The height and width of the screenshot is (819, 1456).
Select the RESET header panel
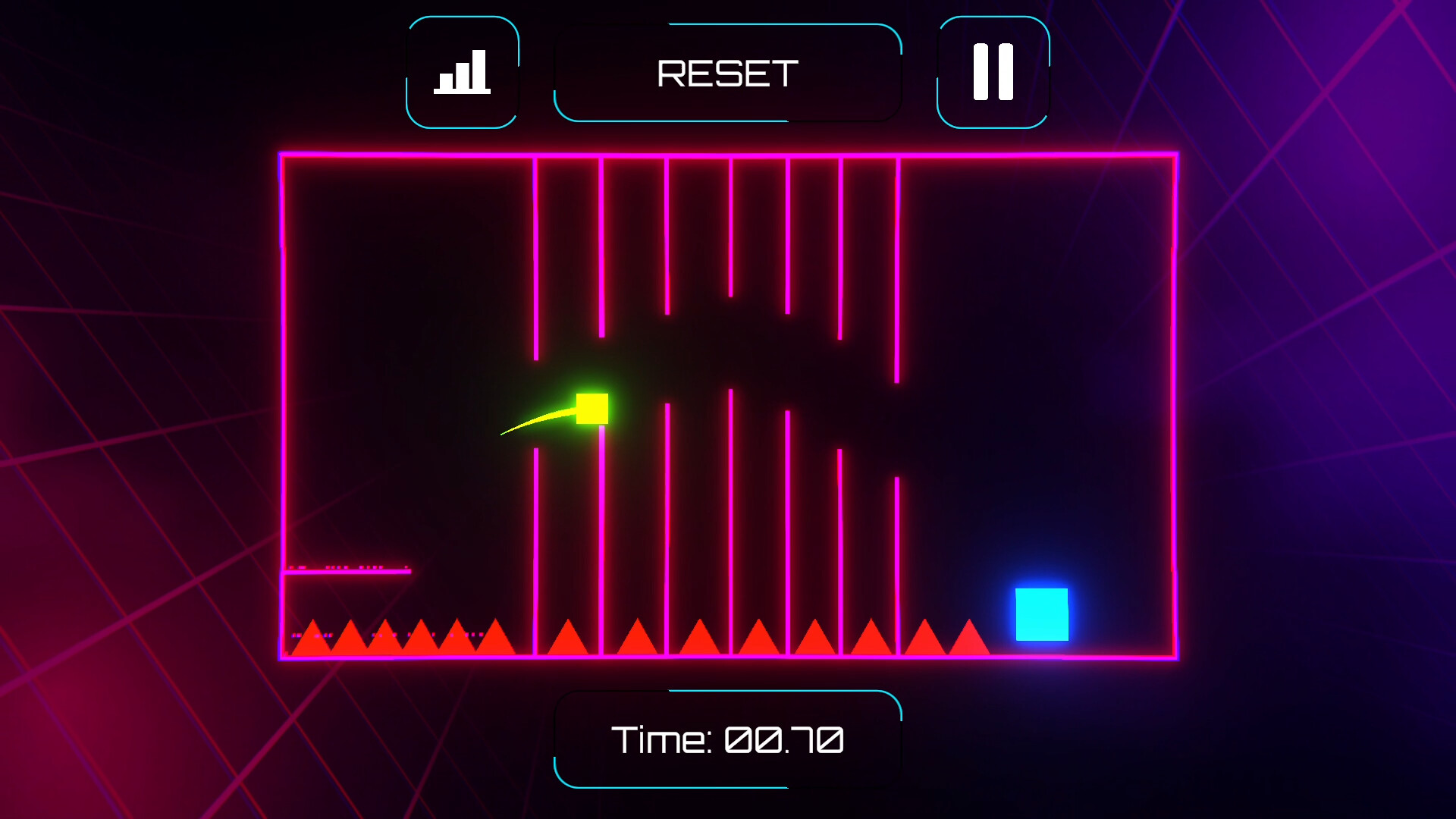click(x=726, y=72)
